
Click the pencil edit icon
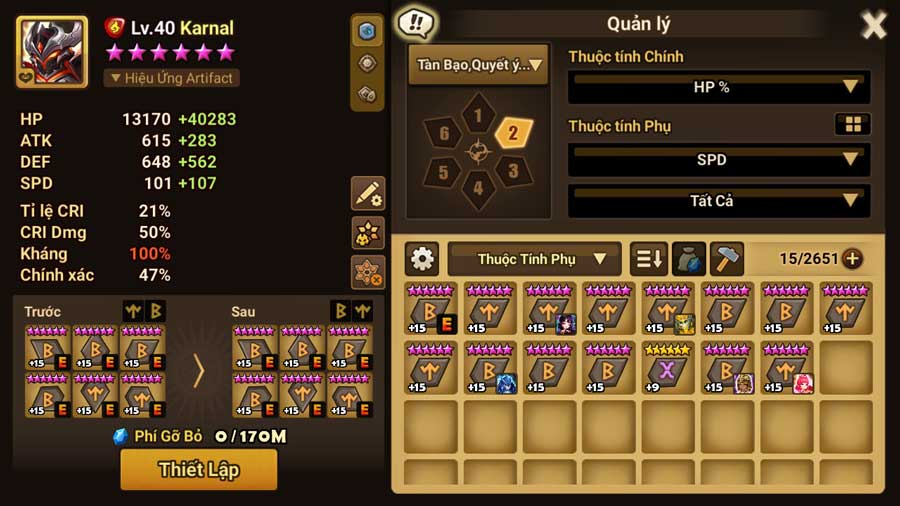click(367, 194)
